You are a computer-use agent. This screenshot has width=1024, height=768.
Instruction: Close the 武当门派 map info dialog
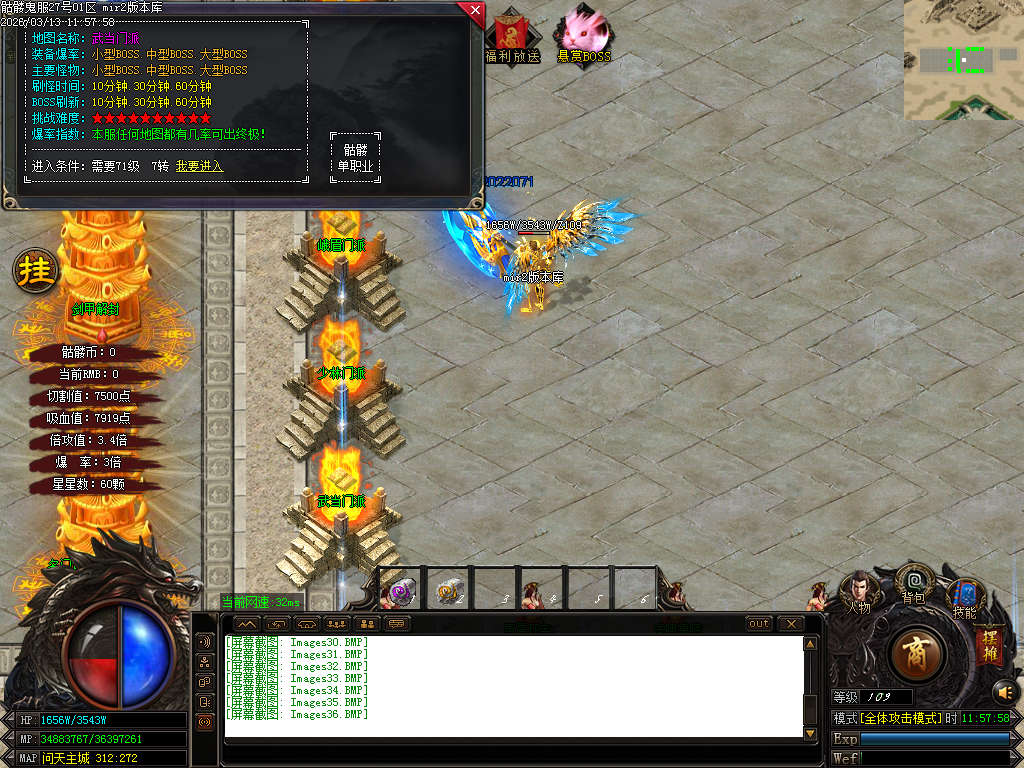[474, 11]
